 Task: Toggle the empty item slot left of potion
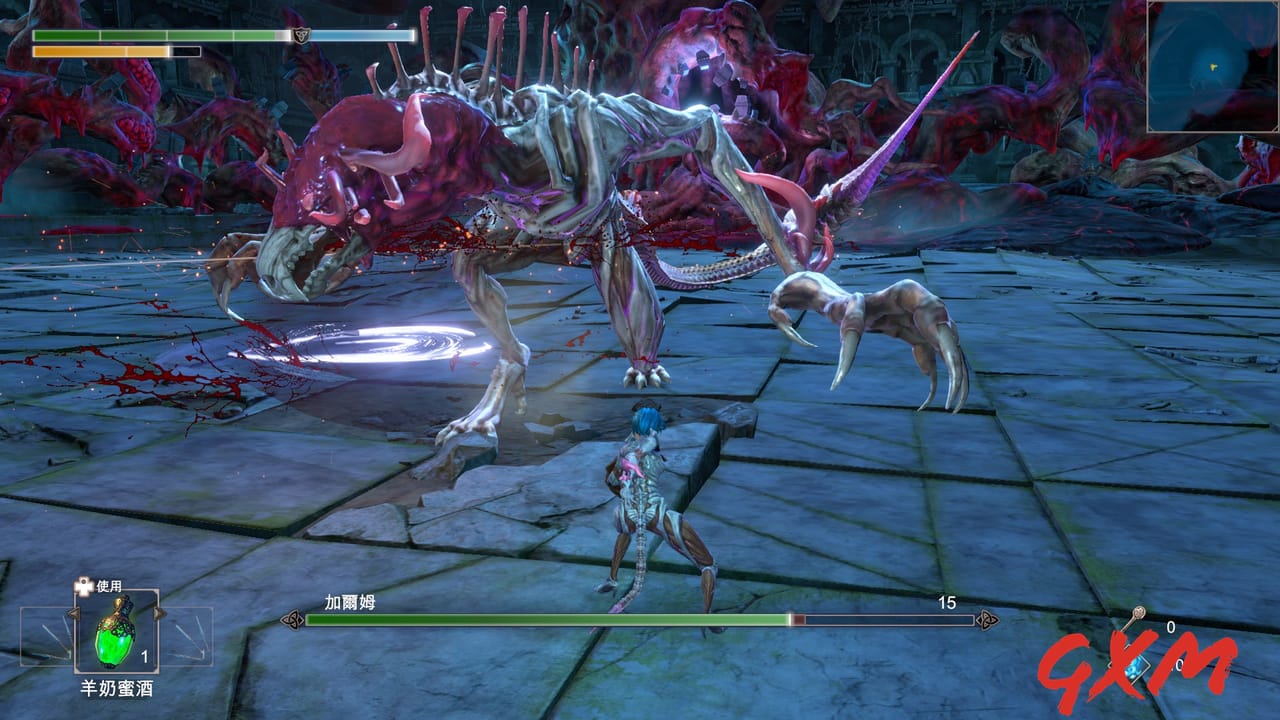[x=44, y=636]
